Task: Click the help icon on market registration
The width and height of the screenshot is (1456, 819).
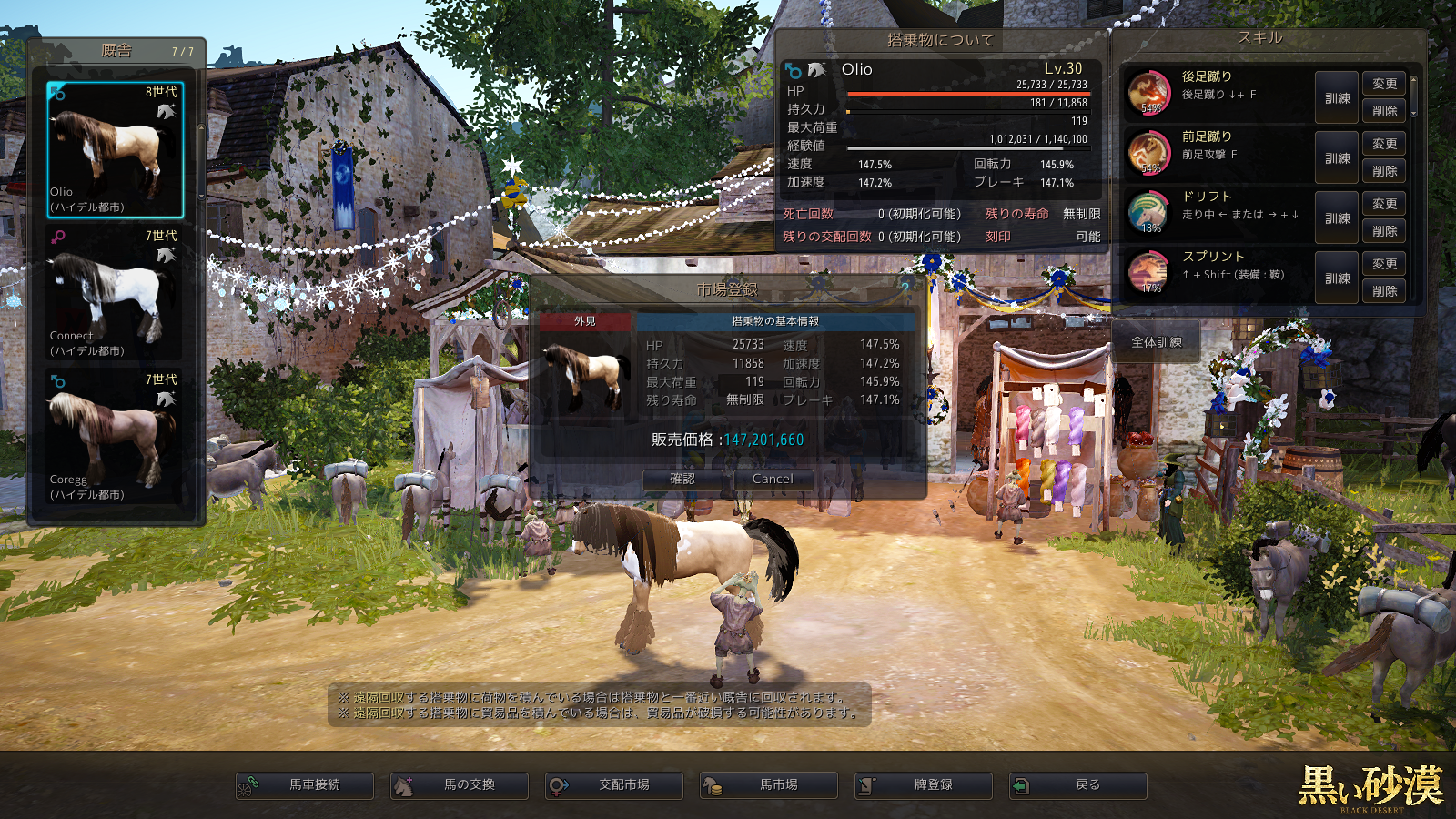Action: [905, 288]
